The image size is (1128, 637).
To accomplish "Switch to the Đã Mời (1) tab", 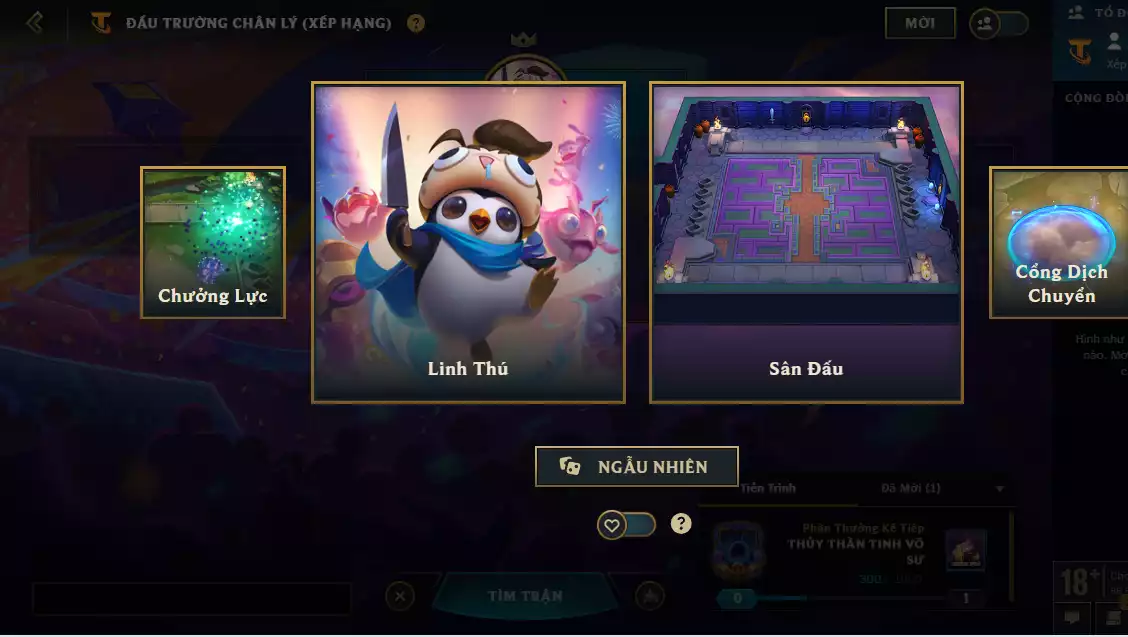I will pyautogui.click(x=910, y=488).
